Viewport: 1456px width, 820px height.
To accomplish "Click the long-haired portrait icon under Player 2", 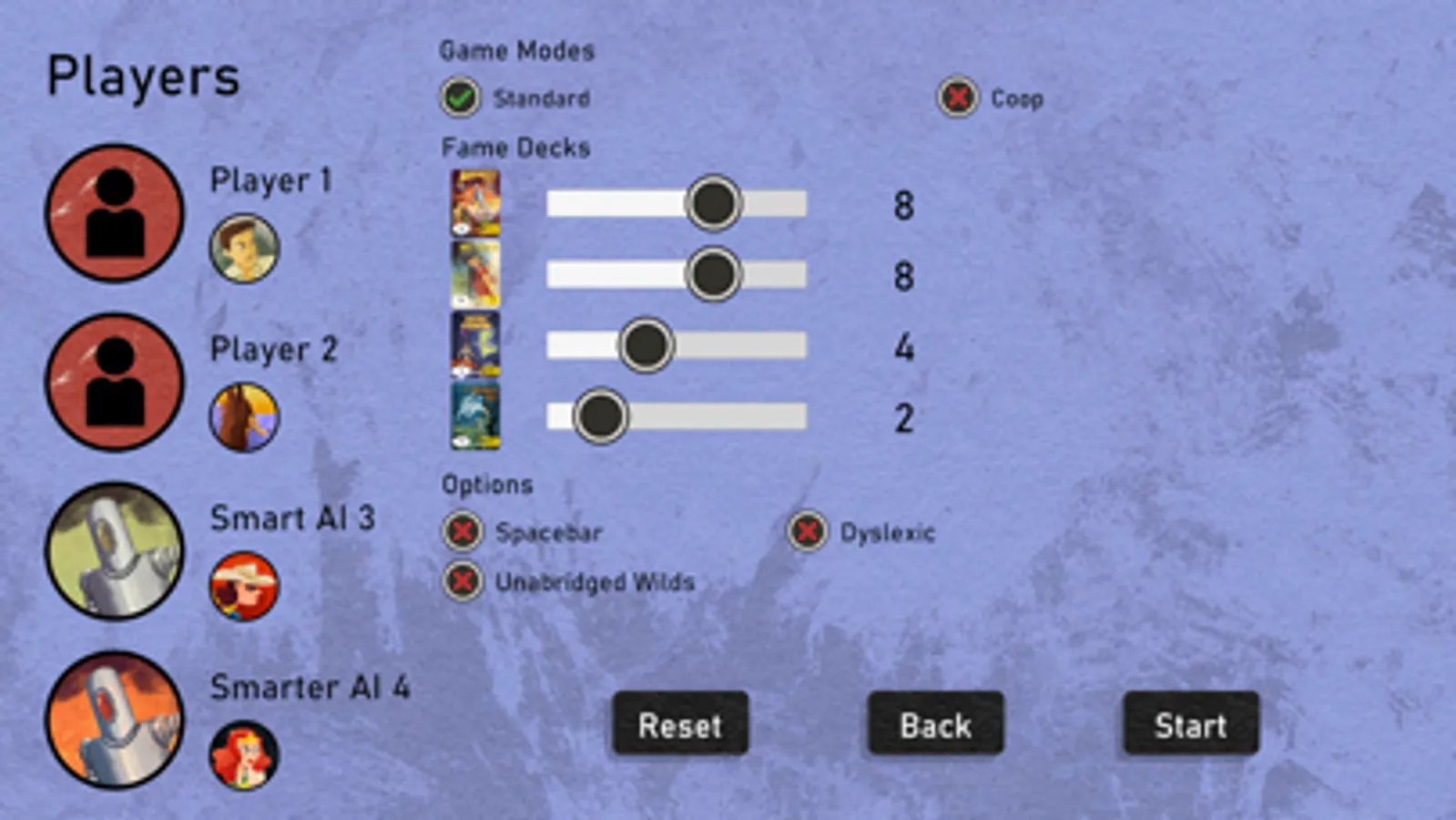I will click(244, 418).
